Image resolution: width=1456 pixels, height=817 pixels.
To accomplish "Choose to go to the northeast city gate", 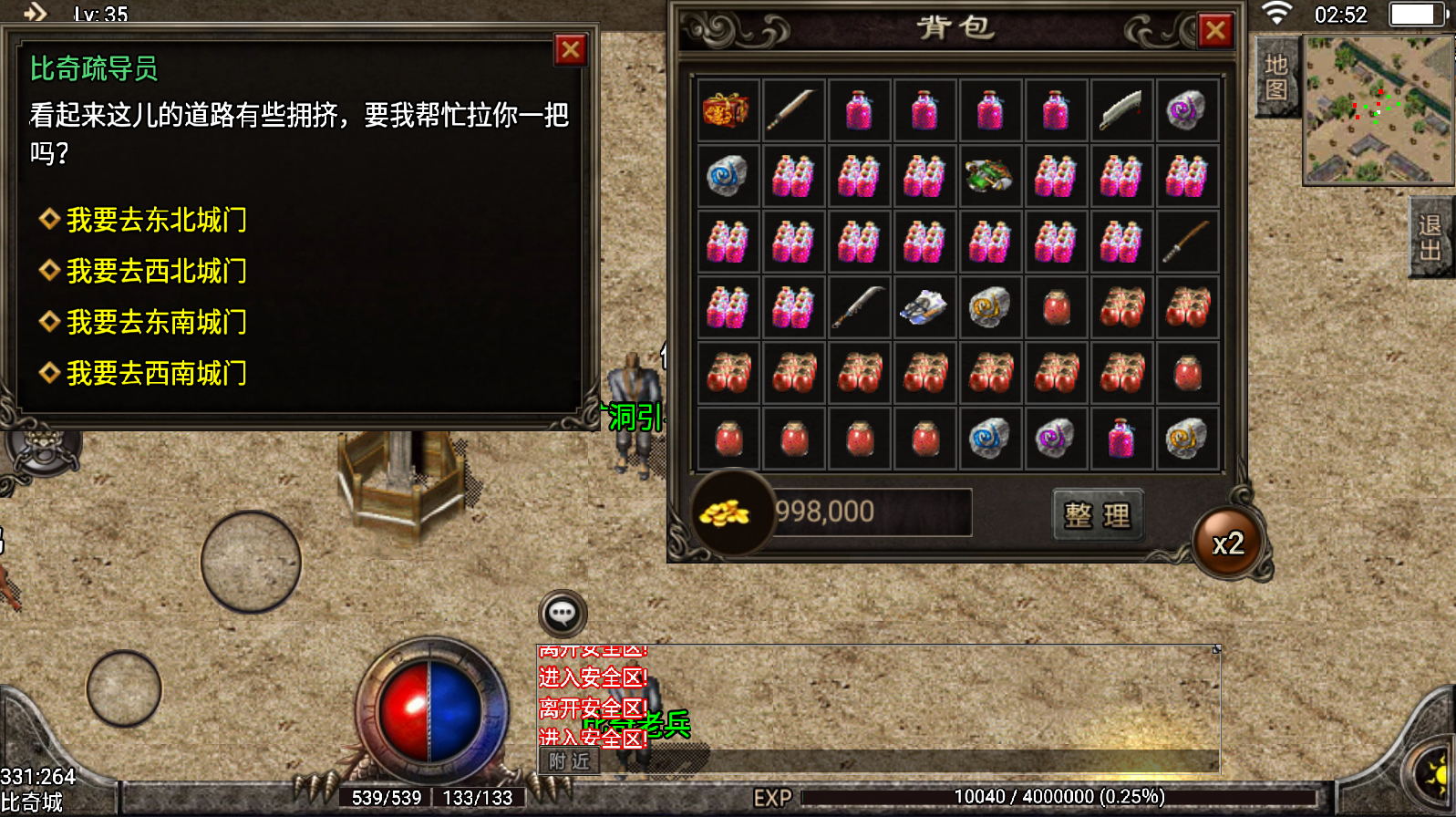I will click(156, 220).
